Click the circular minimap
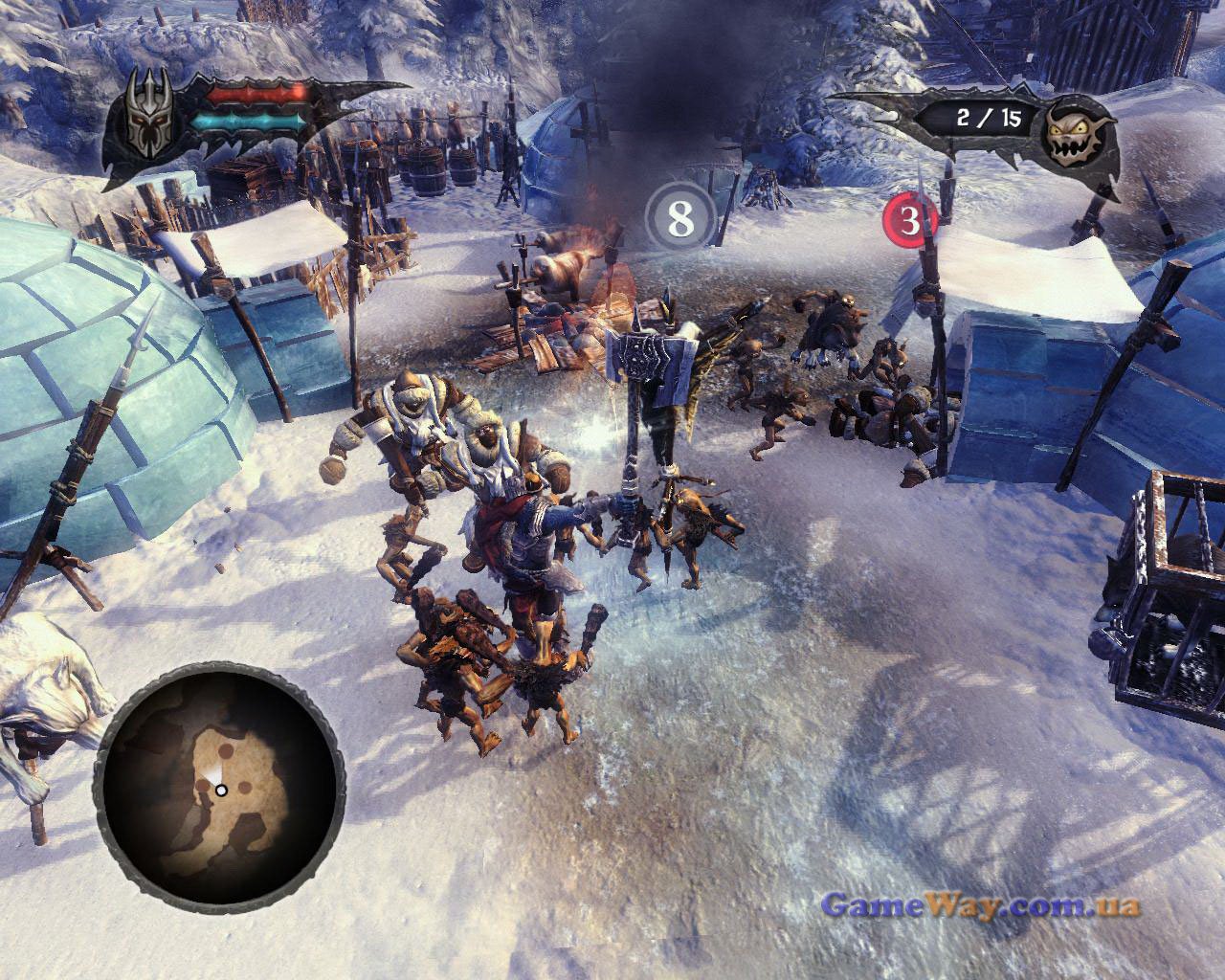 pyautogui.click(x=221, y=791)
